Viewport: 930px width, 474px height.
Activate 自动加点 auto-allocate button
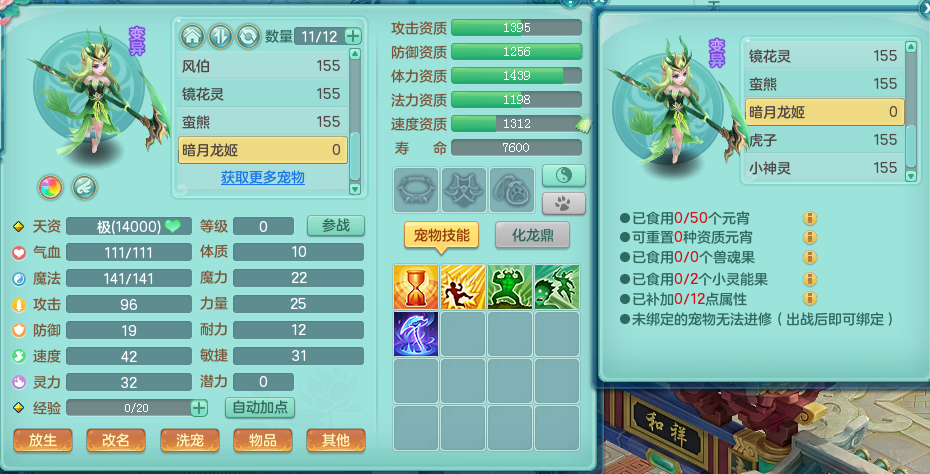pos(261,408)
